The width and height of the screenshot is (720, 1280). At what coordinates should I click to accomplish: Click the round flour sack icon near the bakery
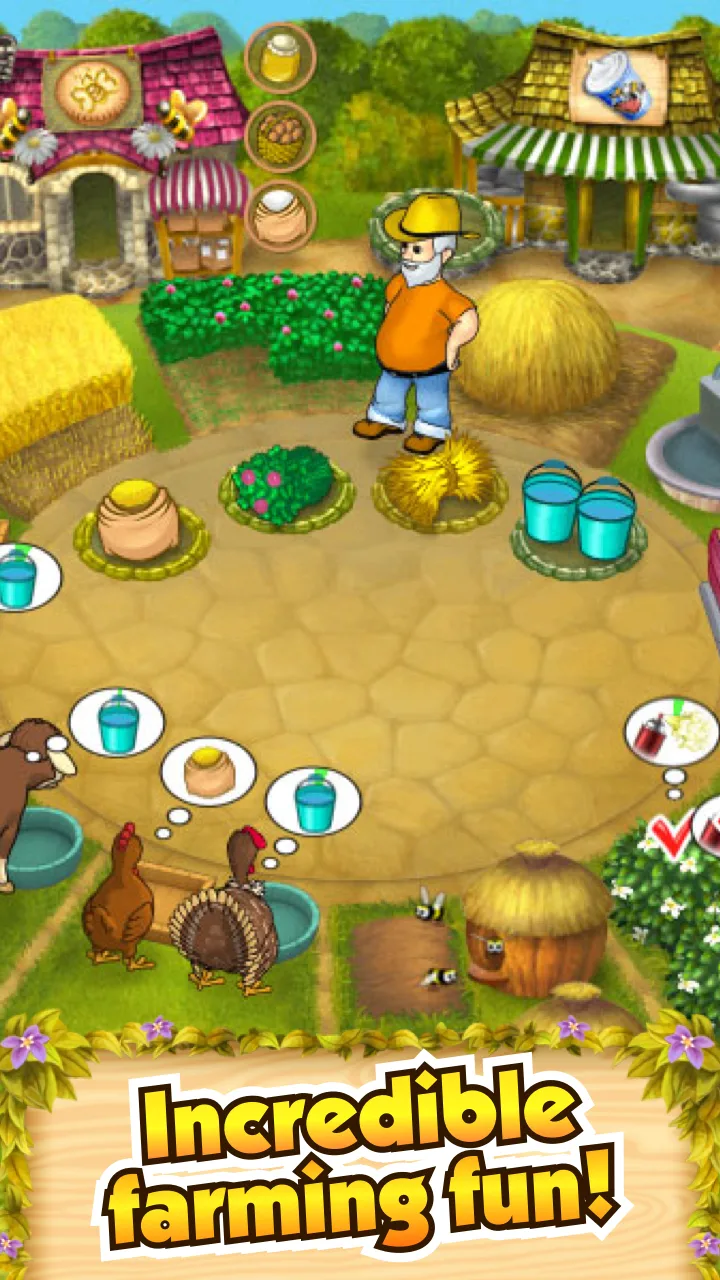(280, 217)
